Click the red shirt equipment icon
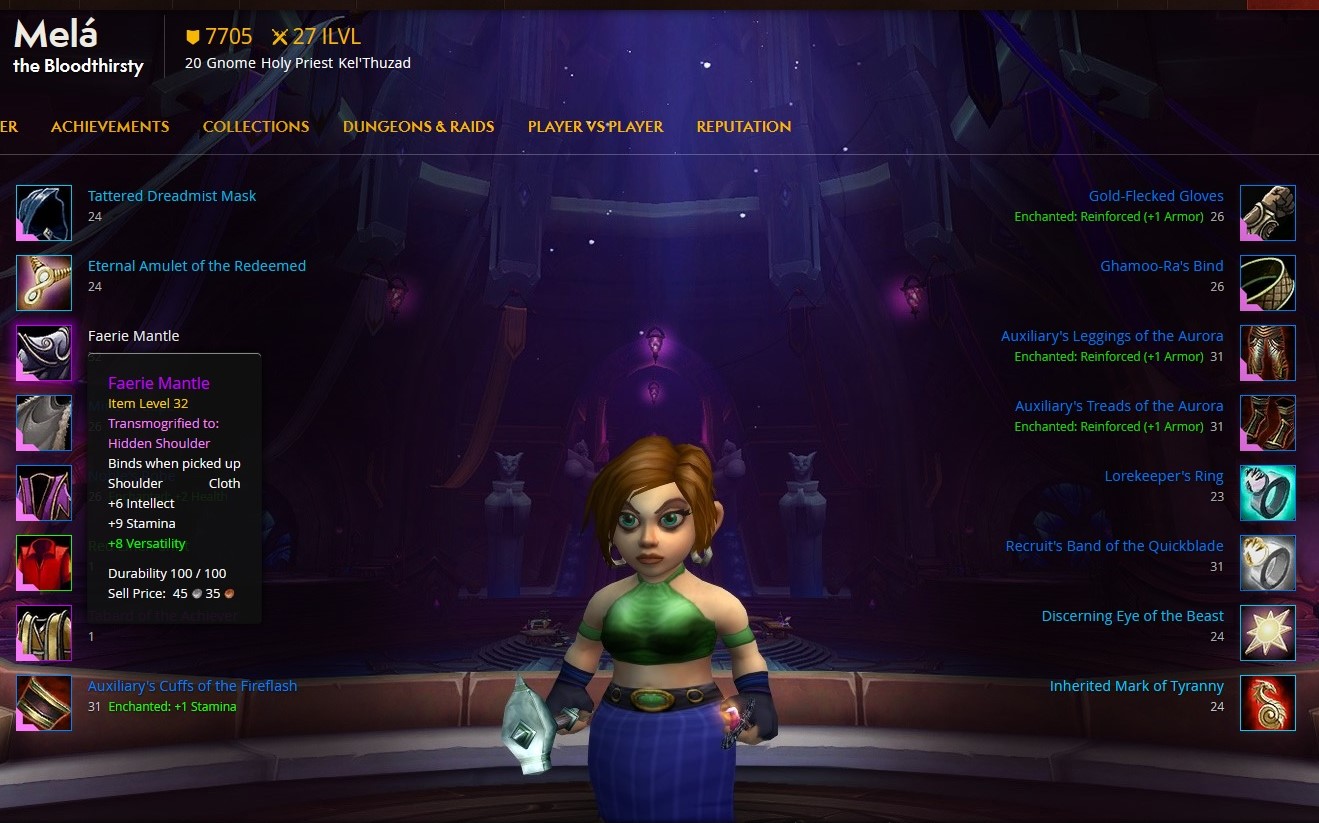Viewport: 1319px width, 823px height. click(x=44, y=563)
